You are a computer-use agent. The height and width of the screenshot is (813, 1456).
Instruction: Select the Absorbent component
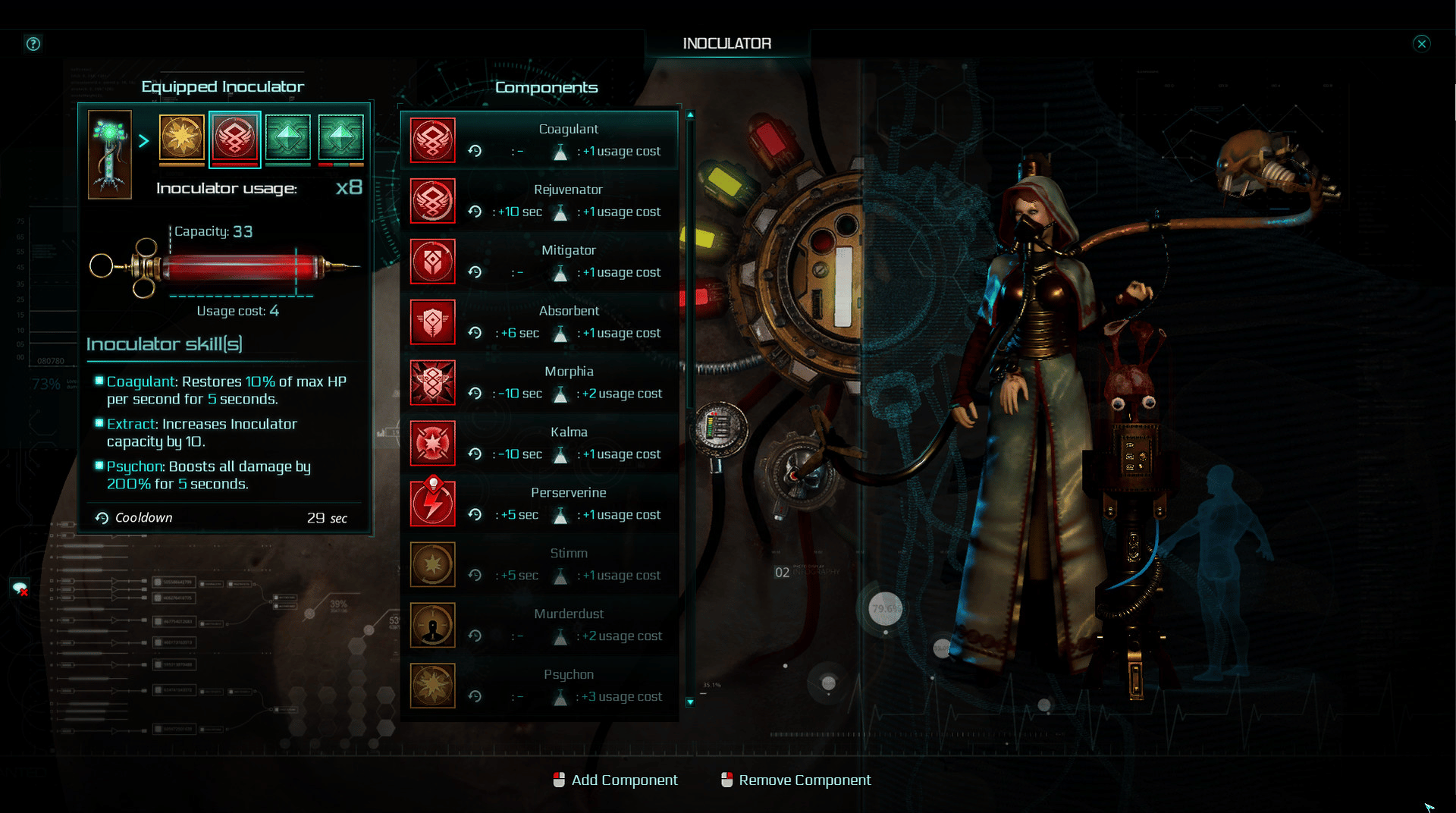pos(539,322)
